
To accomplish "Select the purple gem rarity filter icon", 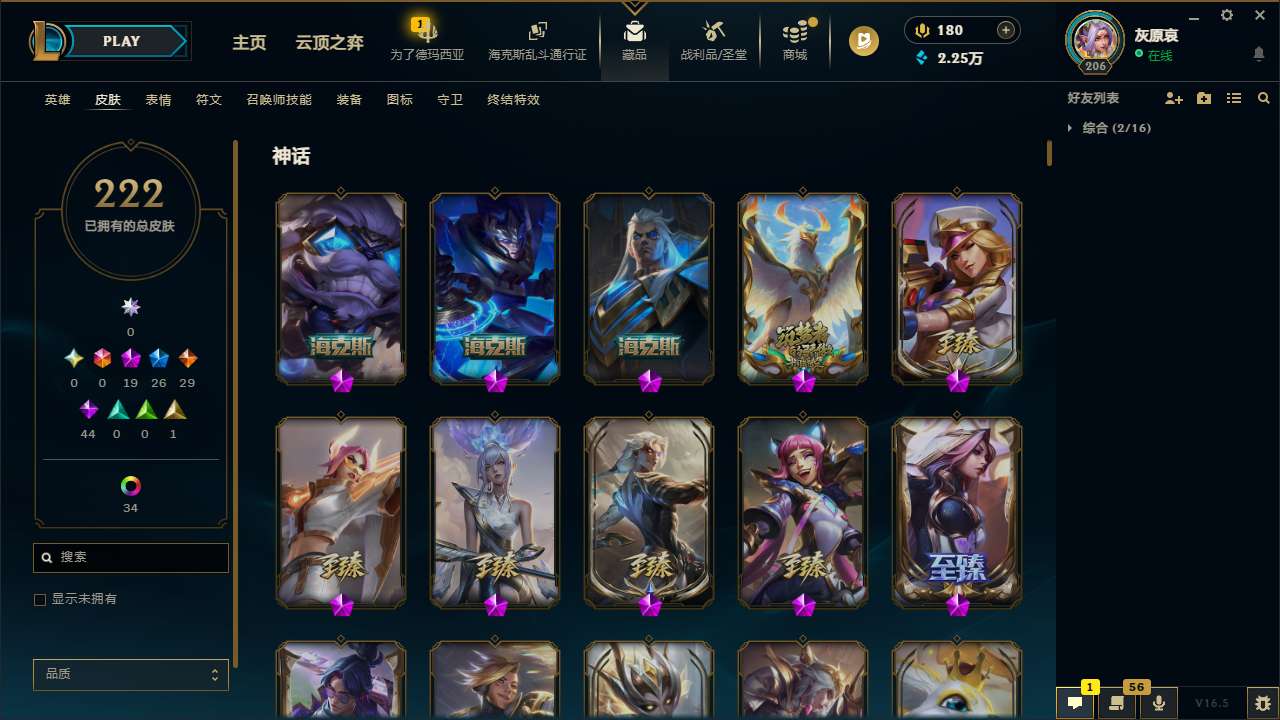I will point(88,409).
